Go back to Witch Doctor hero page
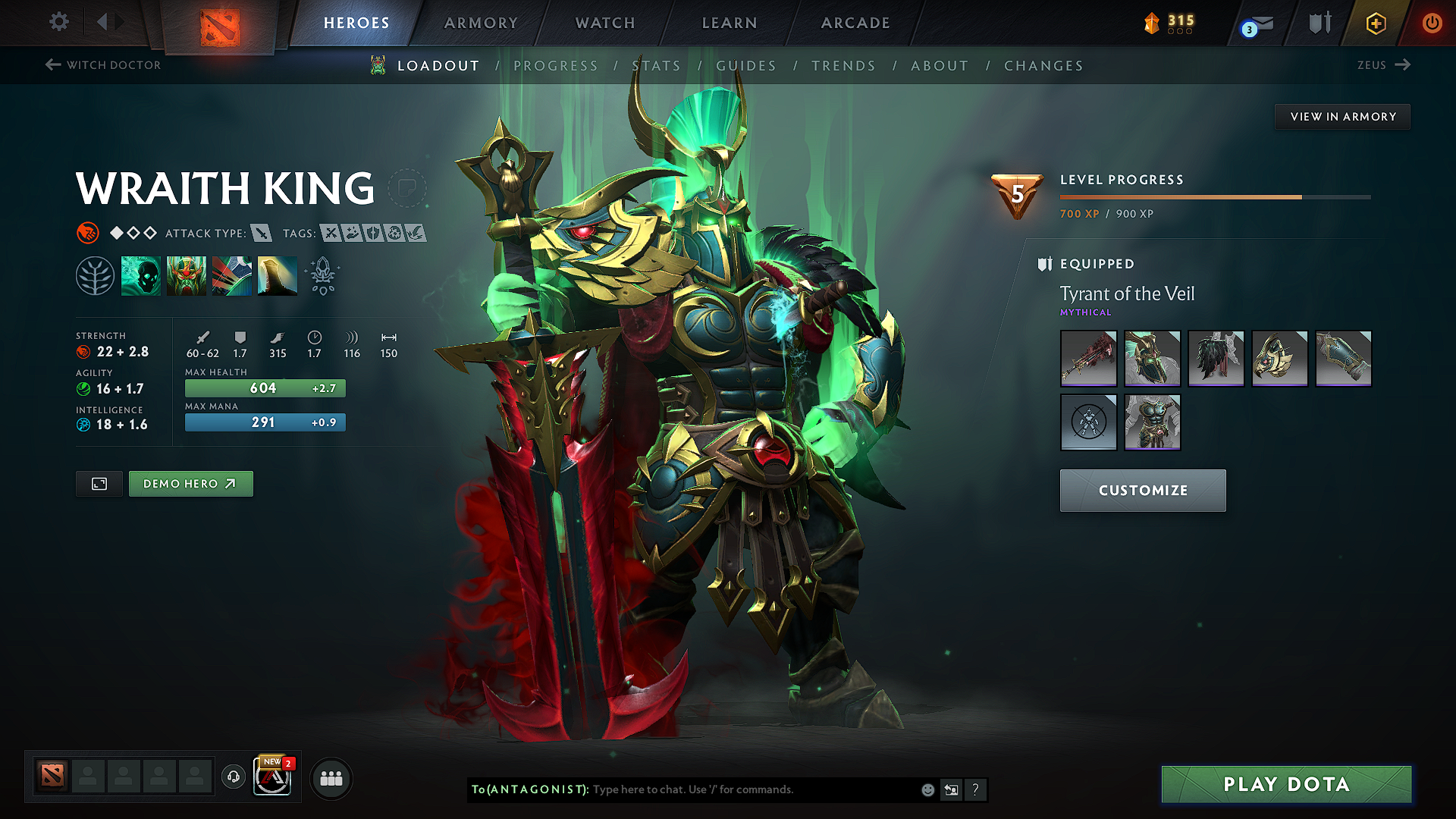The height and width of the screenshot is (819, 1456). coord(102,65)
